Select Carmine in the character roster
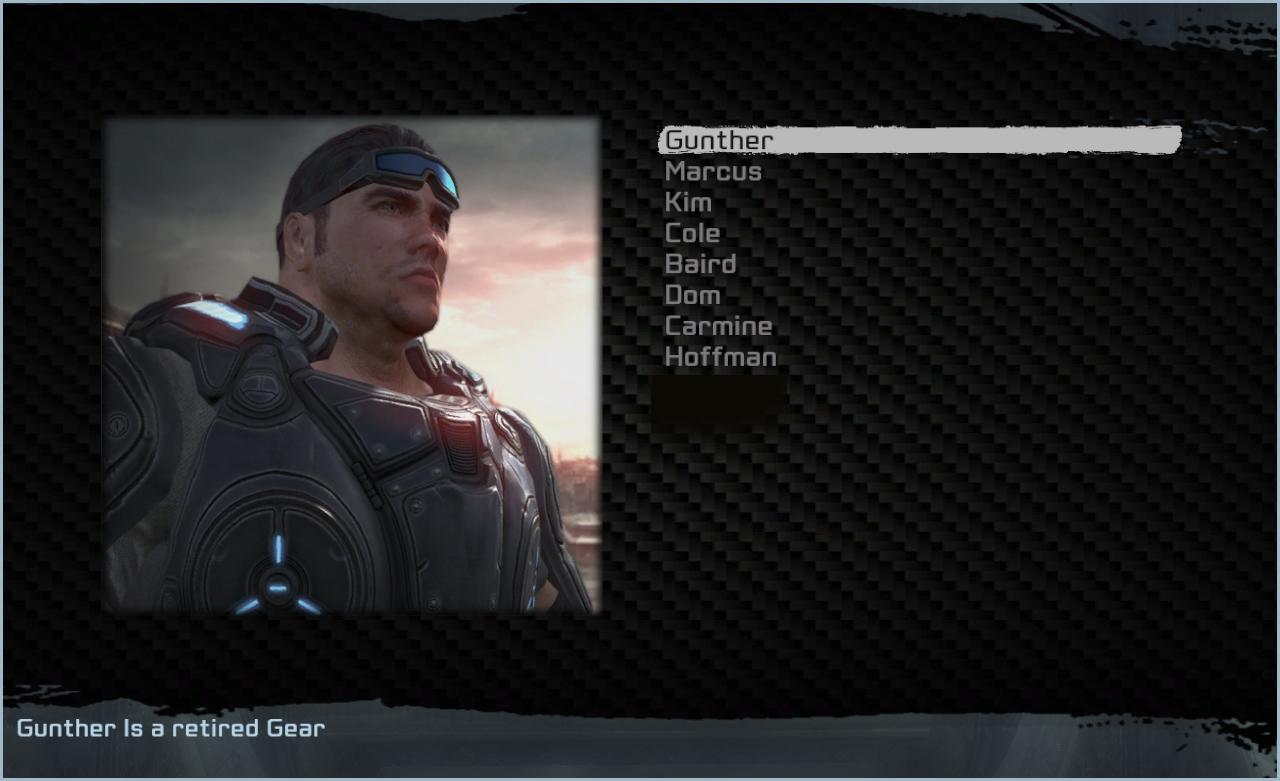Screen dimensions: 1280x781 (x=718, y=326)
